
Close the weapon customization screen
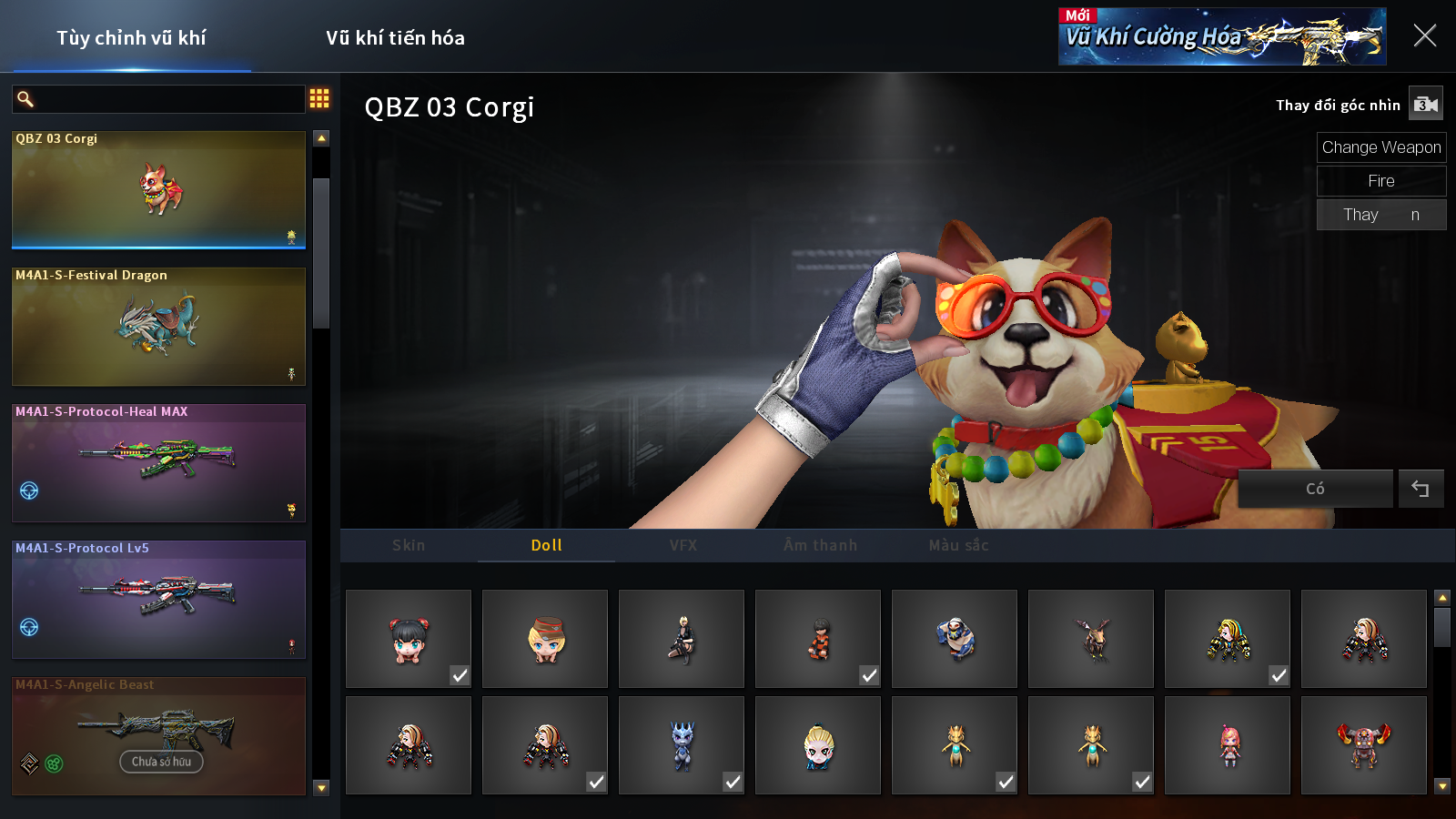[x=1424, y=36]
